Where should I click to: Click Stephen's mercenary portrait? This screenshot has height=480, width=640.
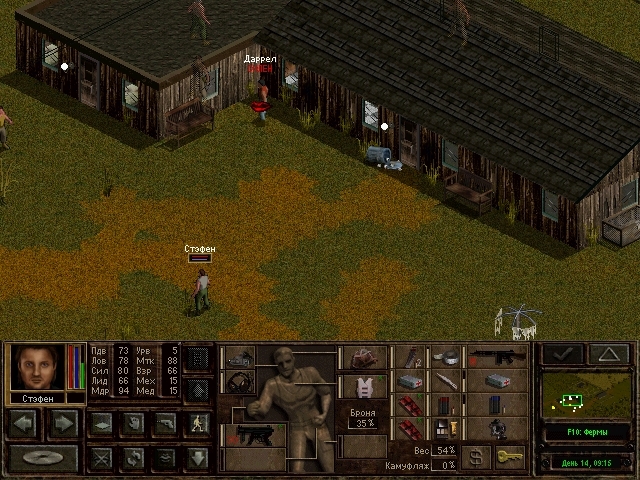pos(37,367)
